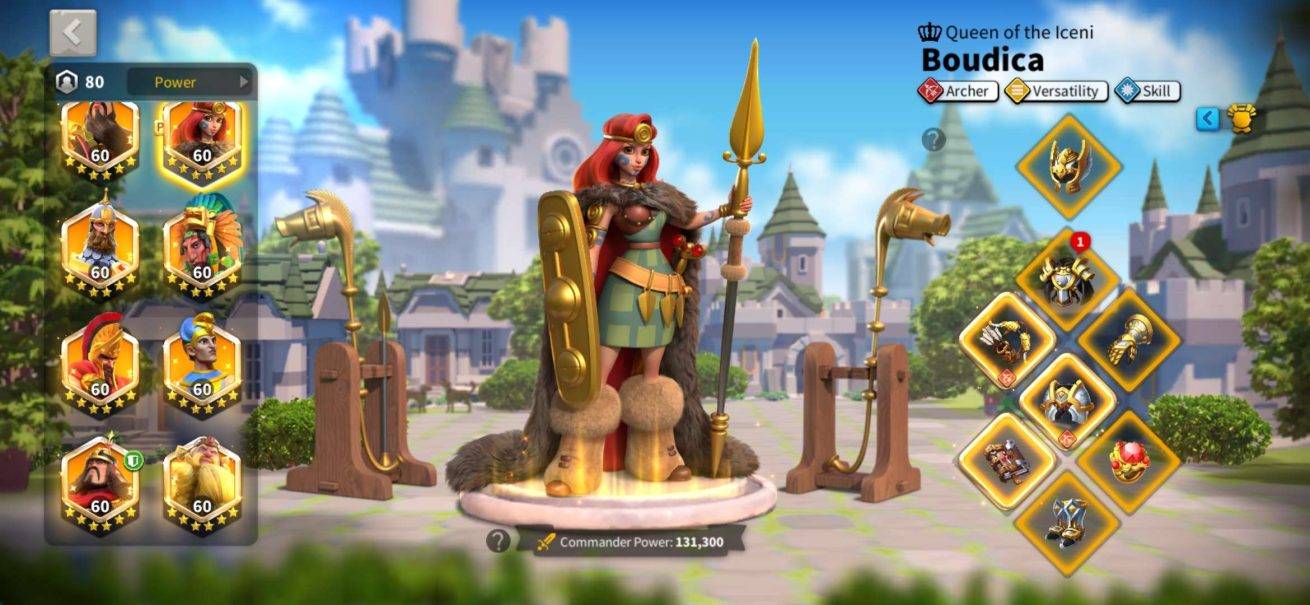The image size is (1310, 605).
Task: Select the spellbook accessory slot
Action: click(1008, 462)
